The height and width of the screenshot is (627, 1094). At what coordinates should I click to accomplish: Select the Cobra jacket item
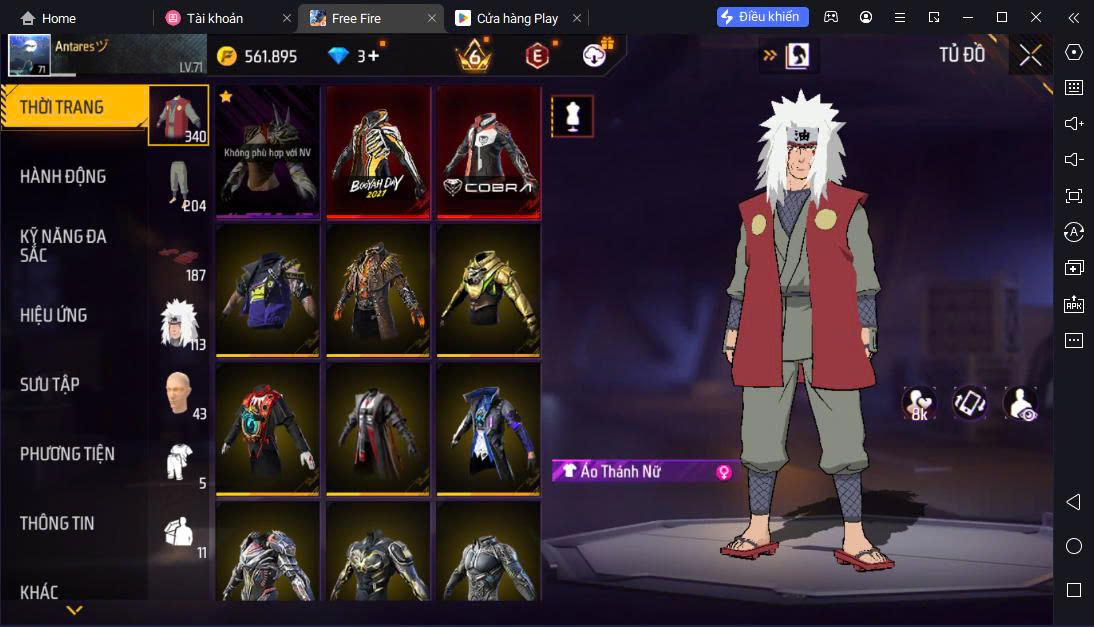489,151
